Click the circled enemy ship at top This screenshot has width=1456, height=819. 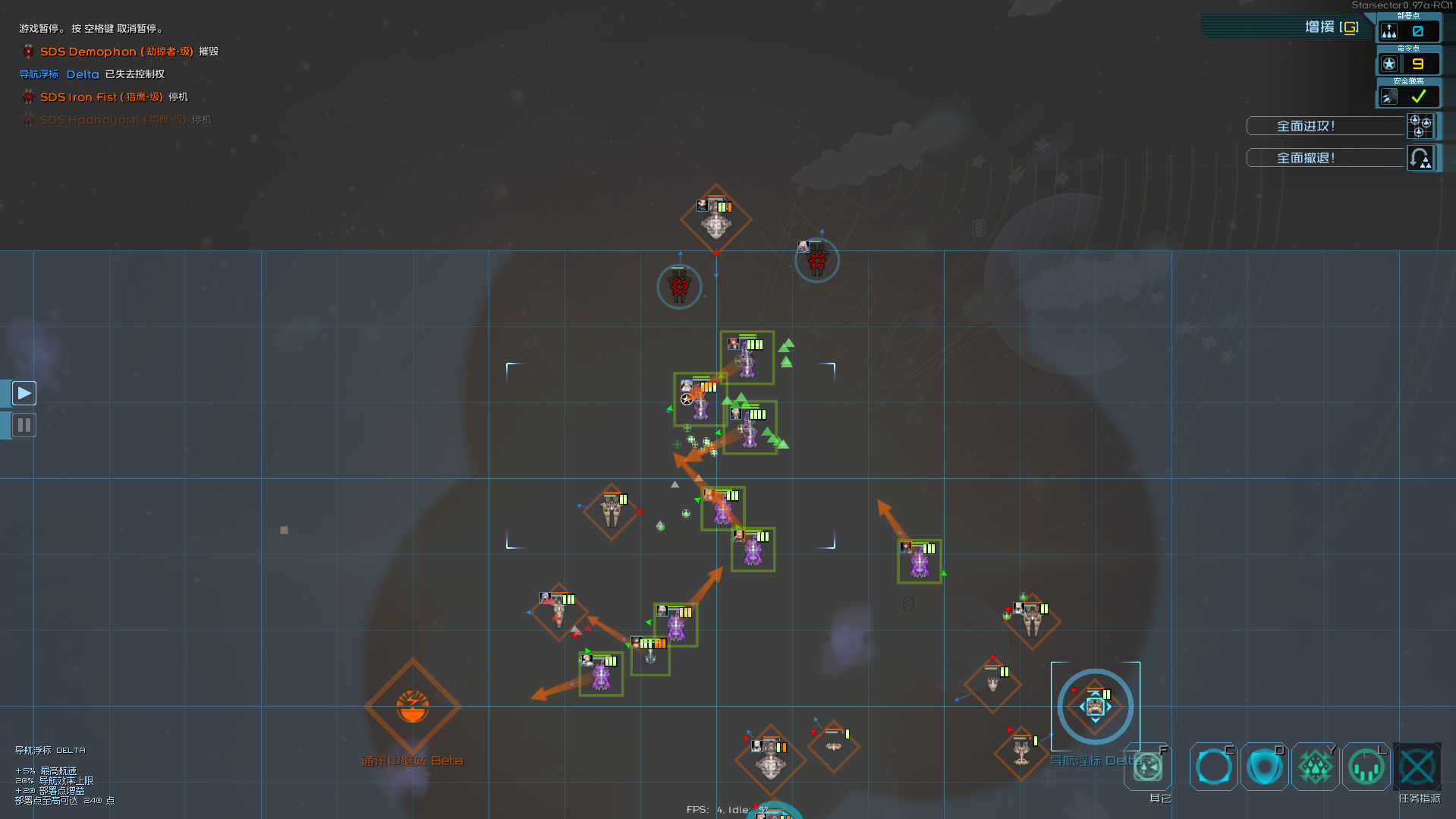click(x=816, y=260)
